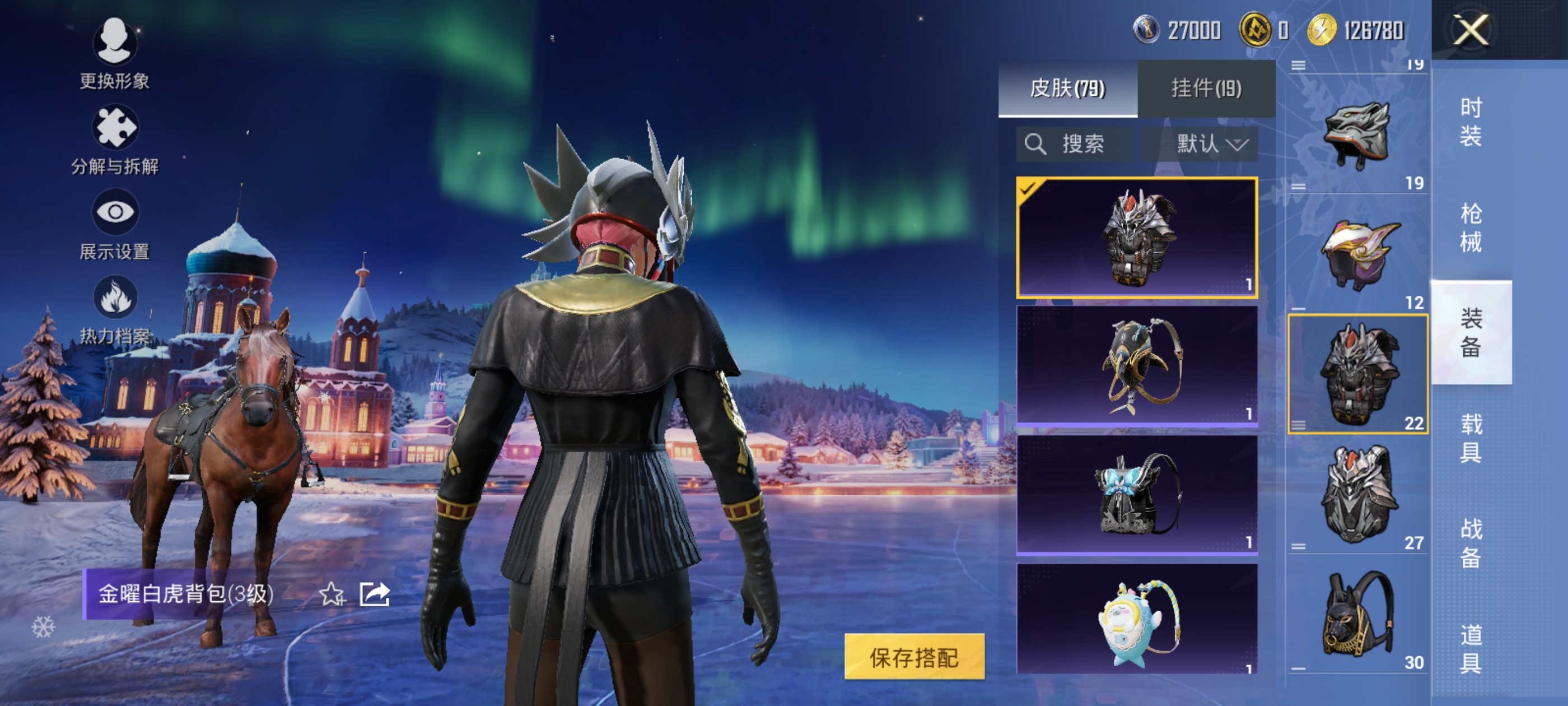Screen dimensions: 1568x706
Task: Switch to the 皮肤(79) tab
Action: [x=1067, y=89]
